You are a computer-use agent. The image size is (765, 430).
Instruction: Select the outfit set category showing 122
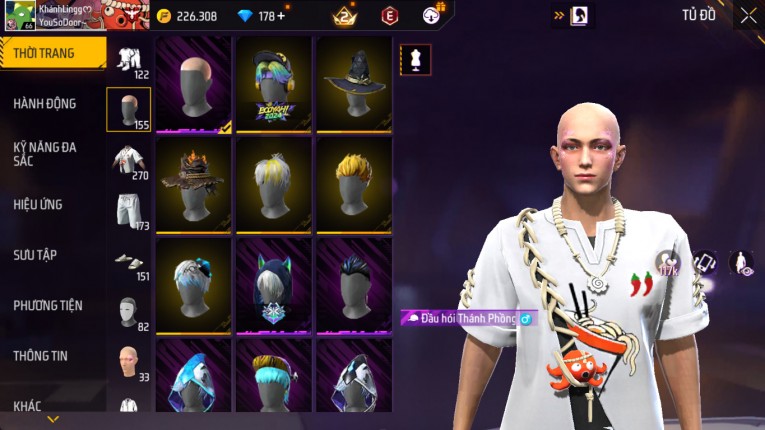(128, 59)
